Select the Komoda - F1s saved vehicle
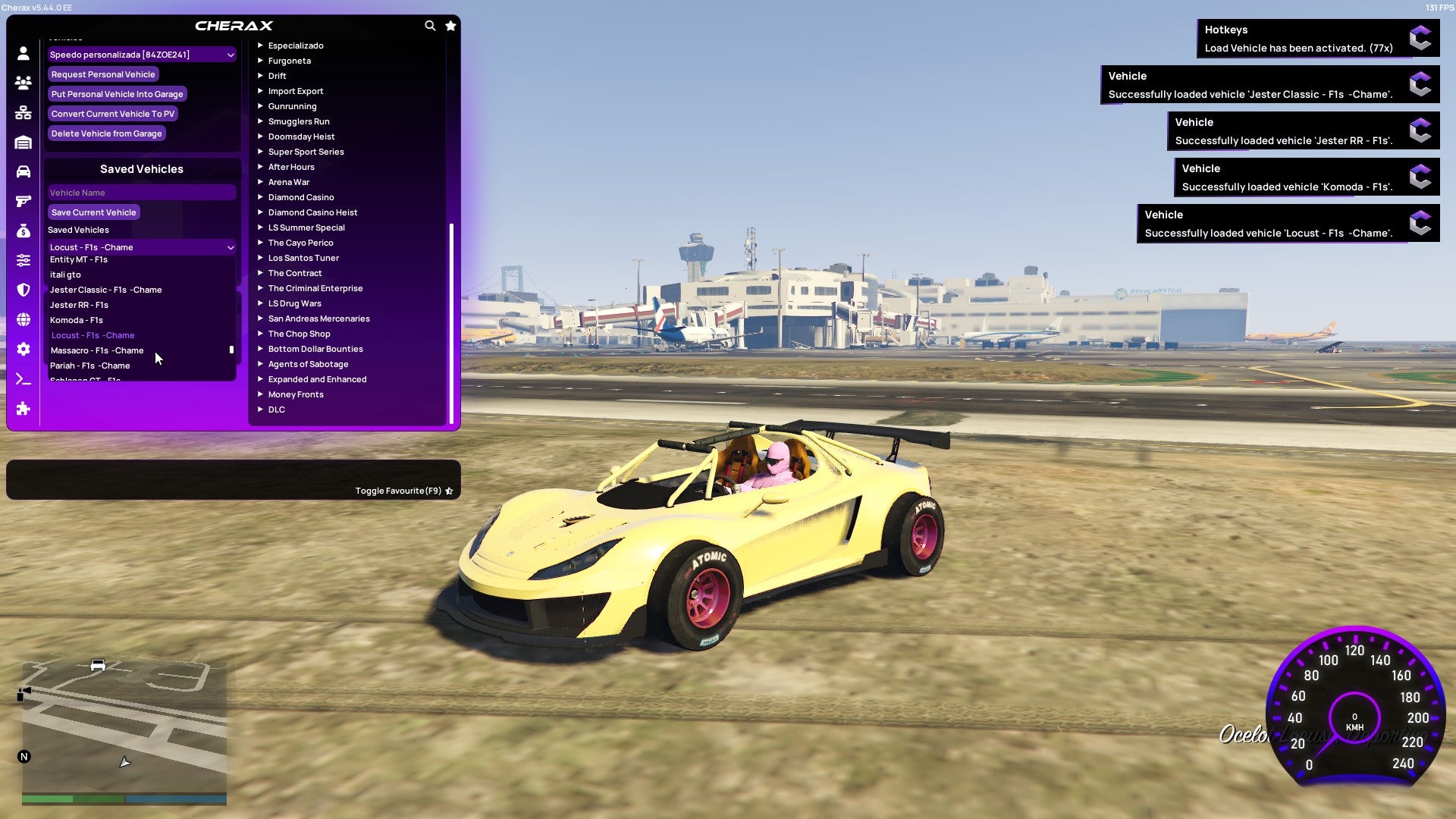Screen dimensions: 1456x819 coord(77,319)
